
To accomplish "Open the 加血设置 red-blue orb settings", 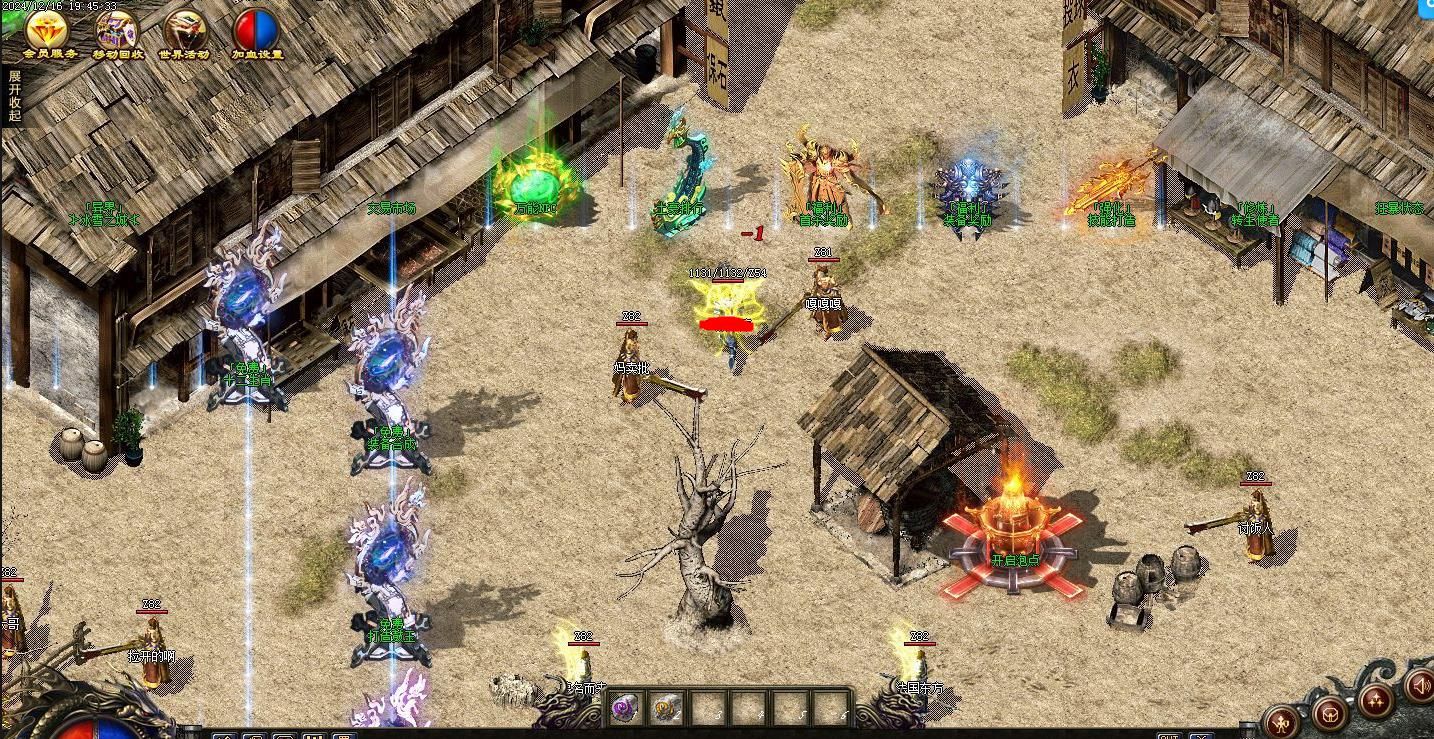I will click(x=257, y=30).
